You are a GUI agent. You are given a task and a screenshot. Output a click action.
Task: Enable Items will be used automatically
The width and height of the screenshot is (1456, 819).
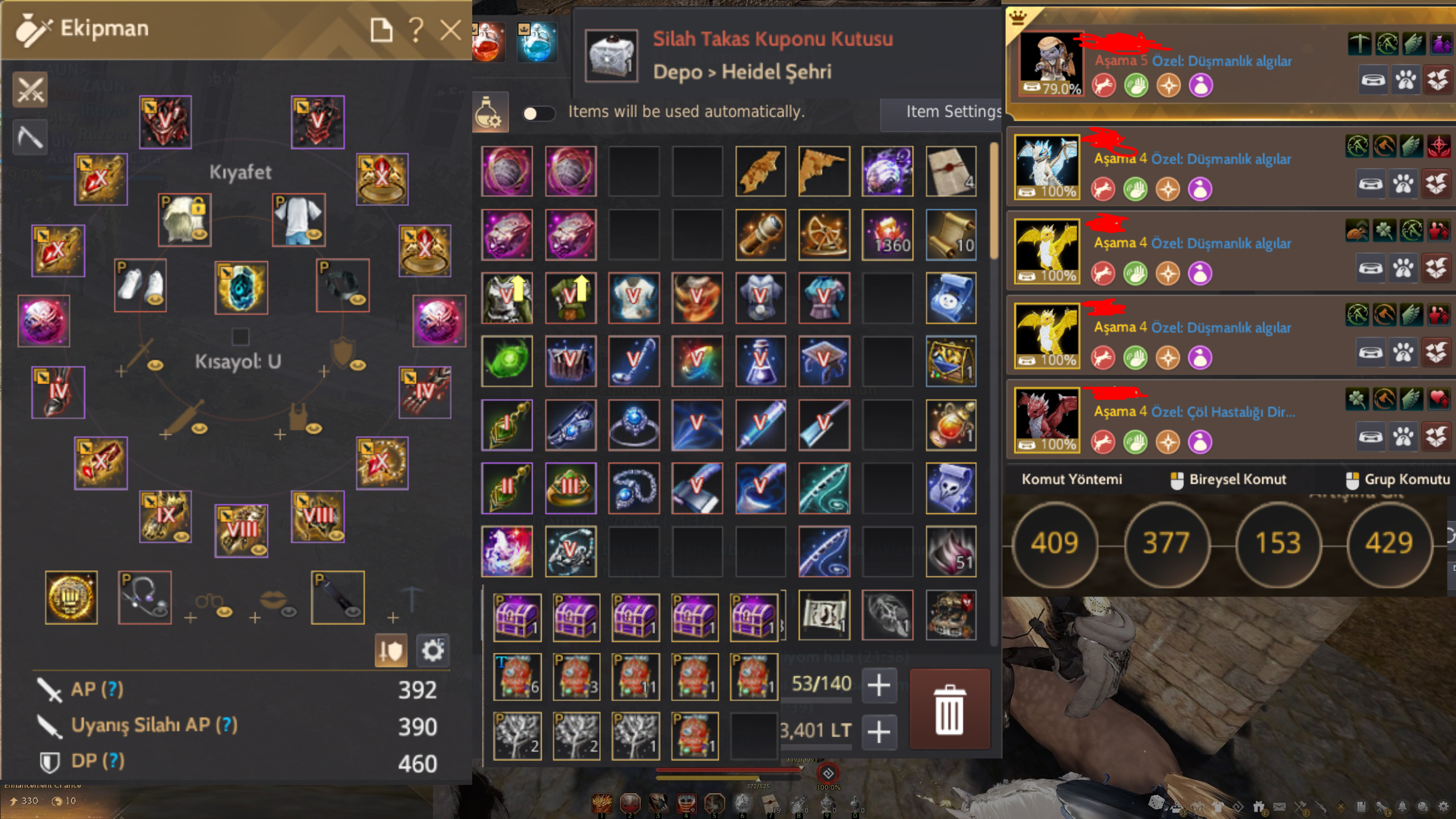(x=539, y=114)
